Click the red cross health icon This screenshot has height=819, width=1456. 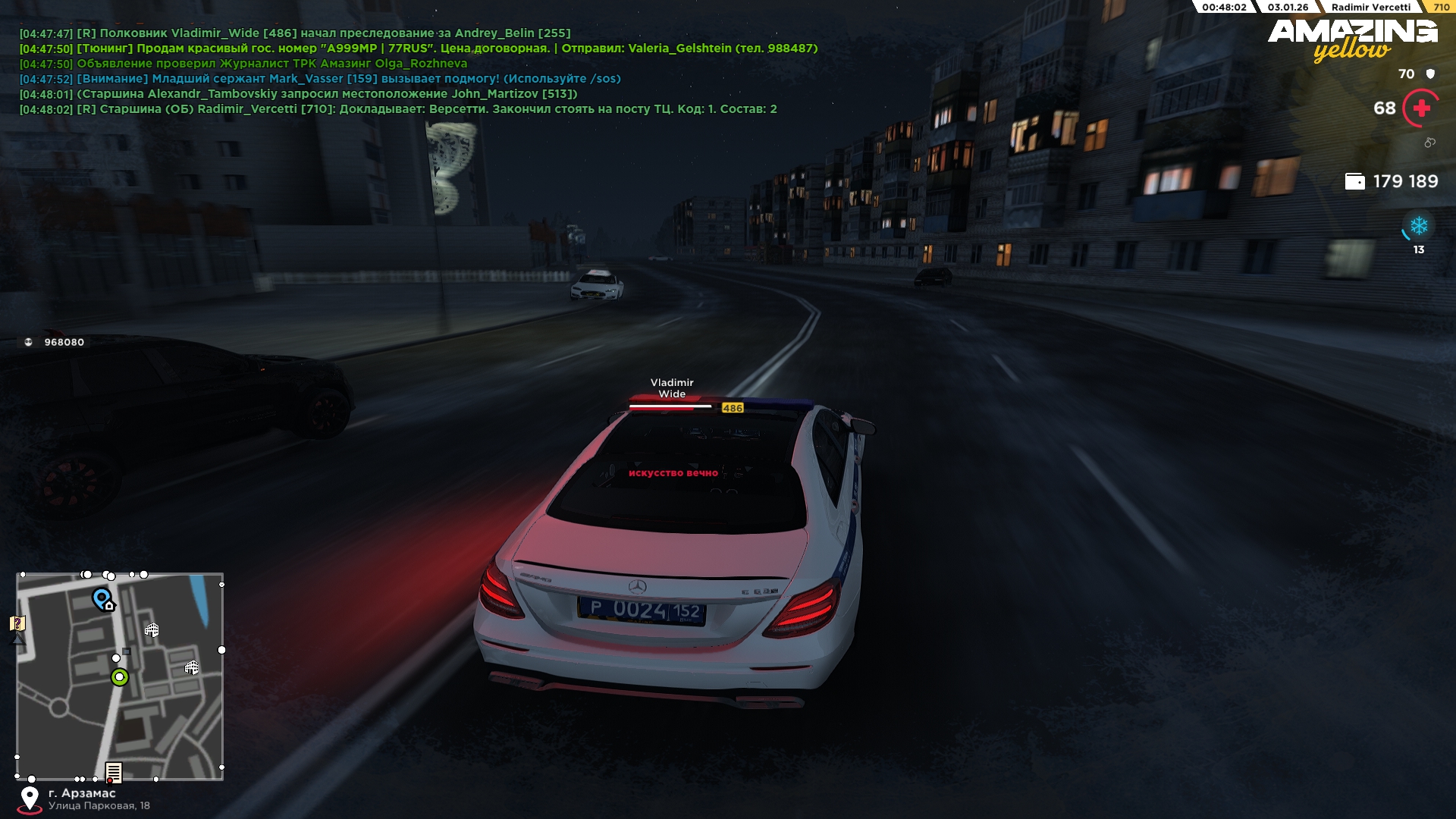click(1421, 108)
